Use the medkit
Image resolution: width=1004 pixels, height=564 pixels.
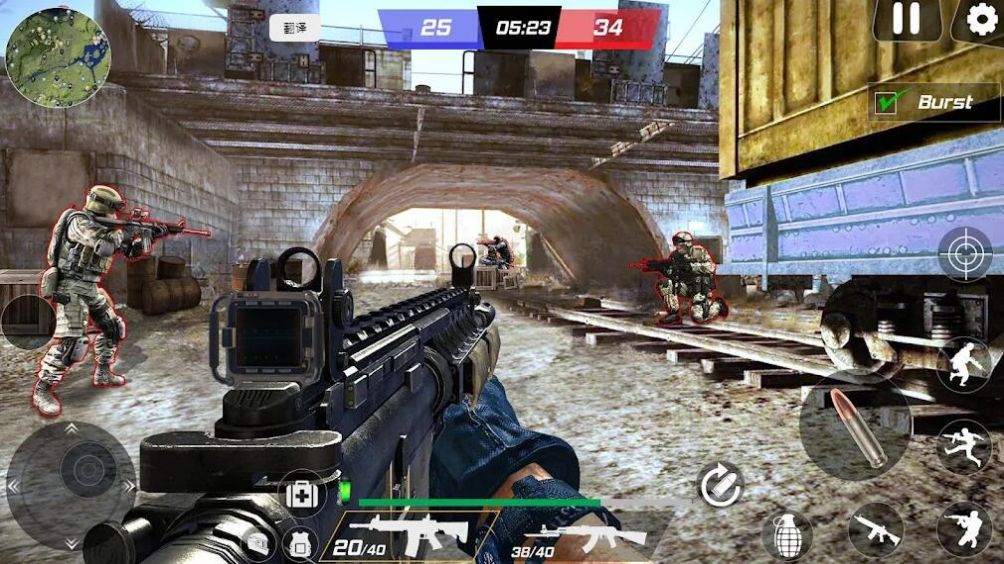(x=301, y=494)
